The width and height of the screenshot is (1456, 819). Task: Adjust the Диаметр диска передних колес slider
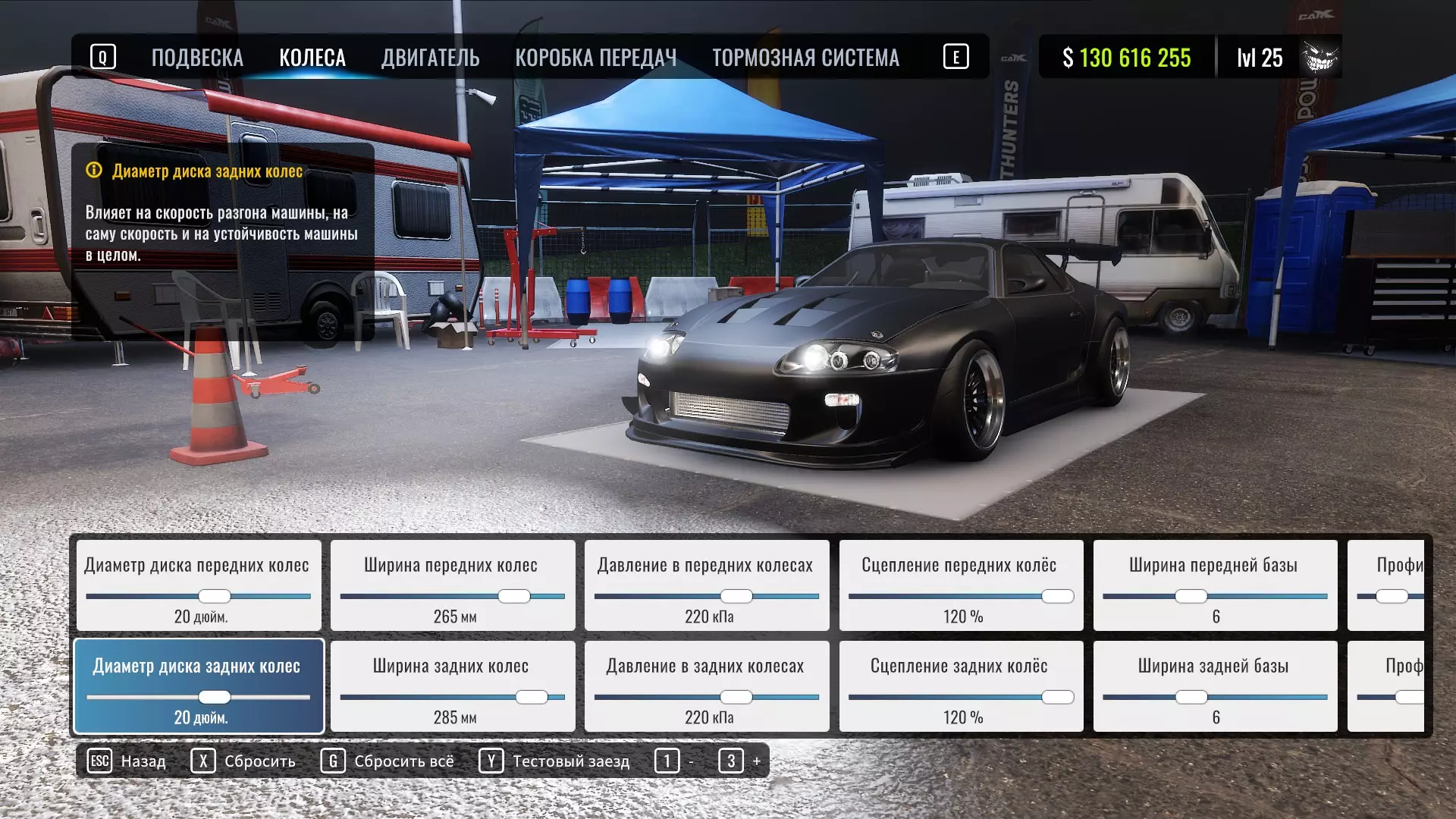[x=214, y=597]
